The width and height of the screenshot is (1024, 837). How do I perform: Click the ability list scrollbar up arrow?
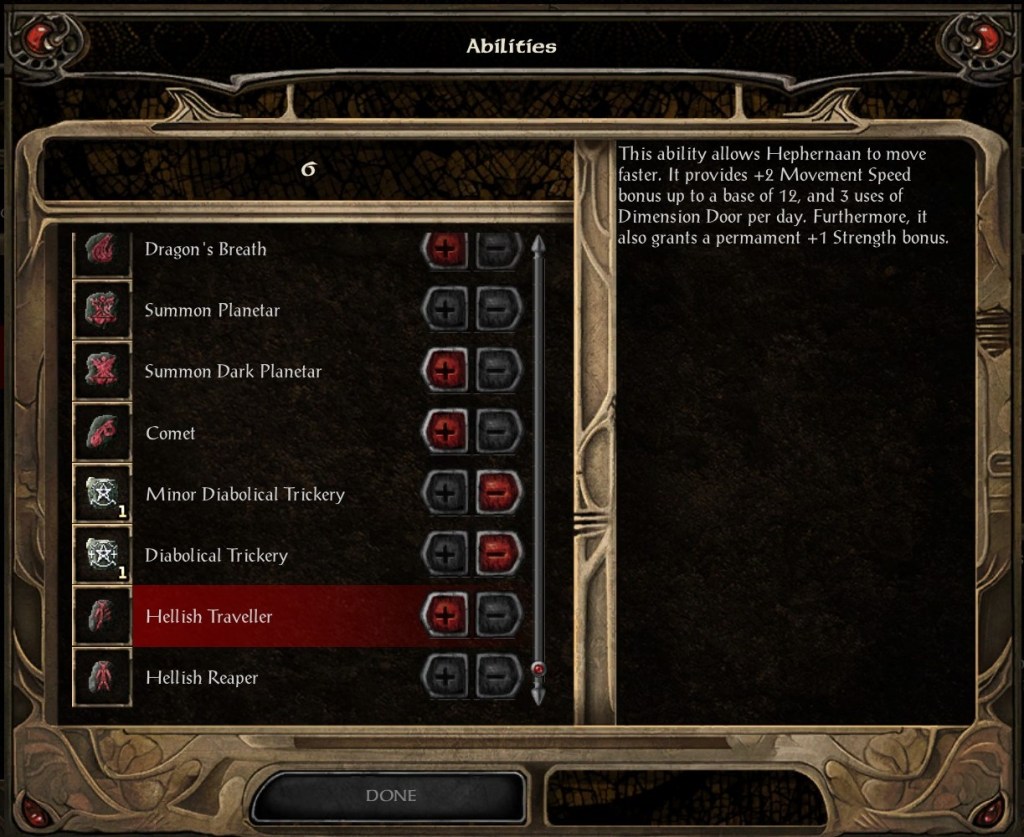[538, 244]
